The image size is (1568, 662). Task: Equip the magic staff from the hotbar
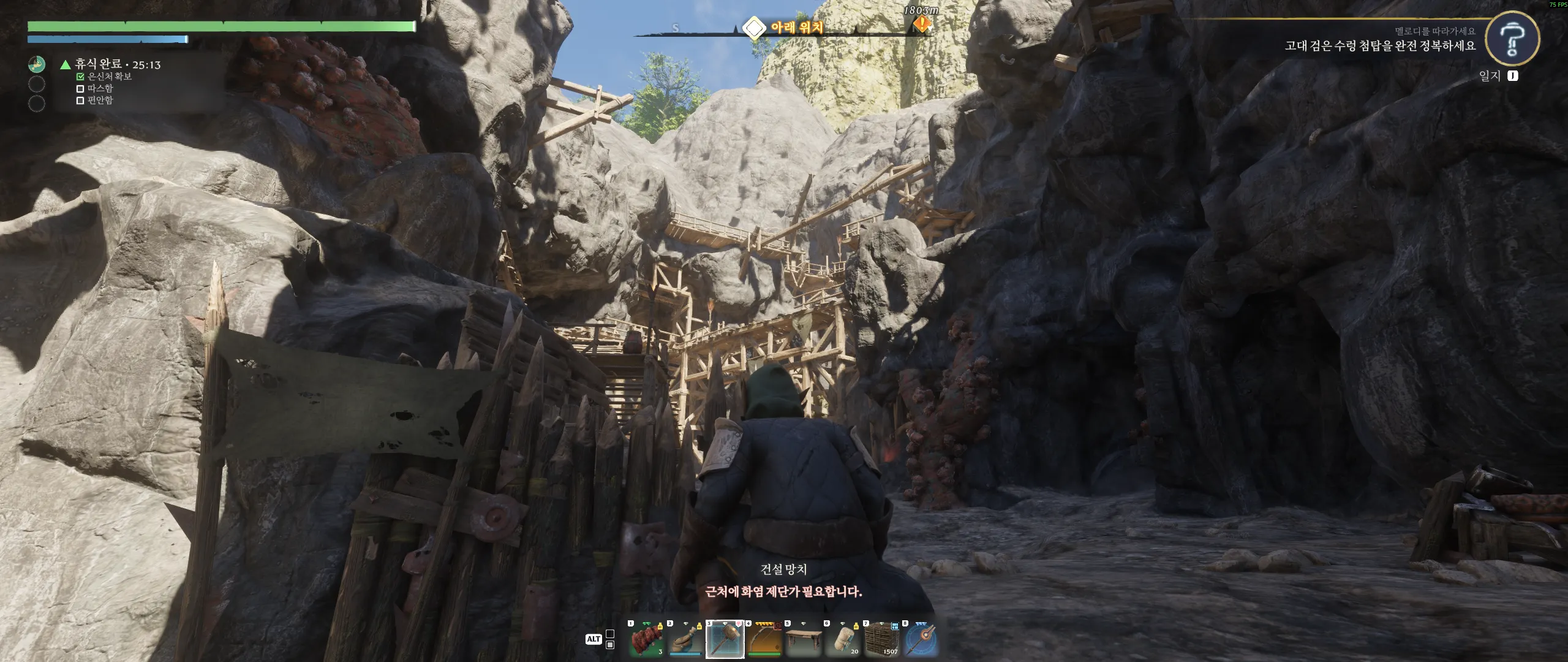(921, 639)
